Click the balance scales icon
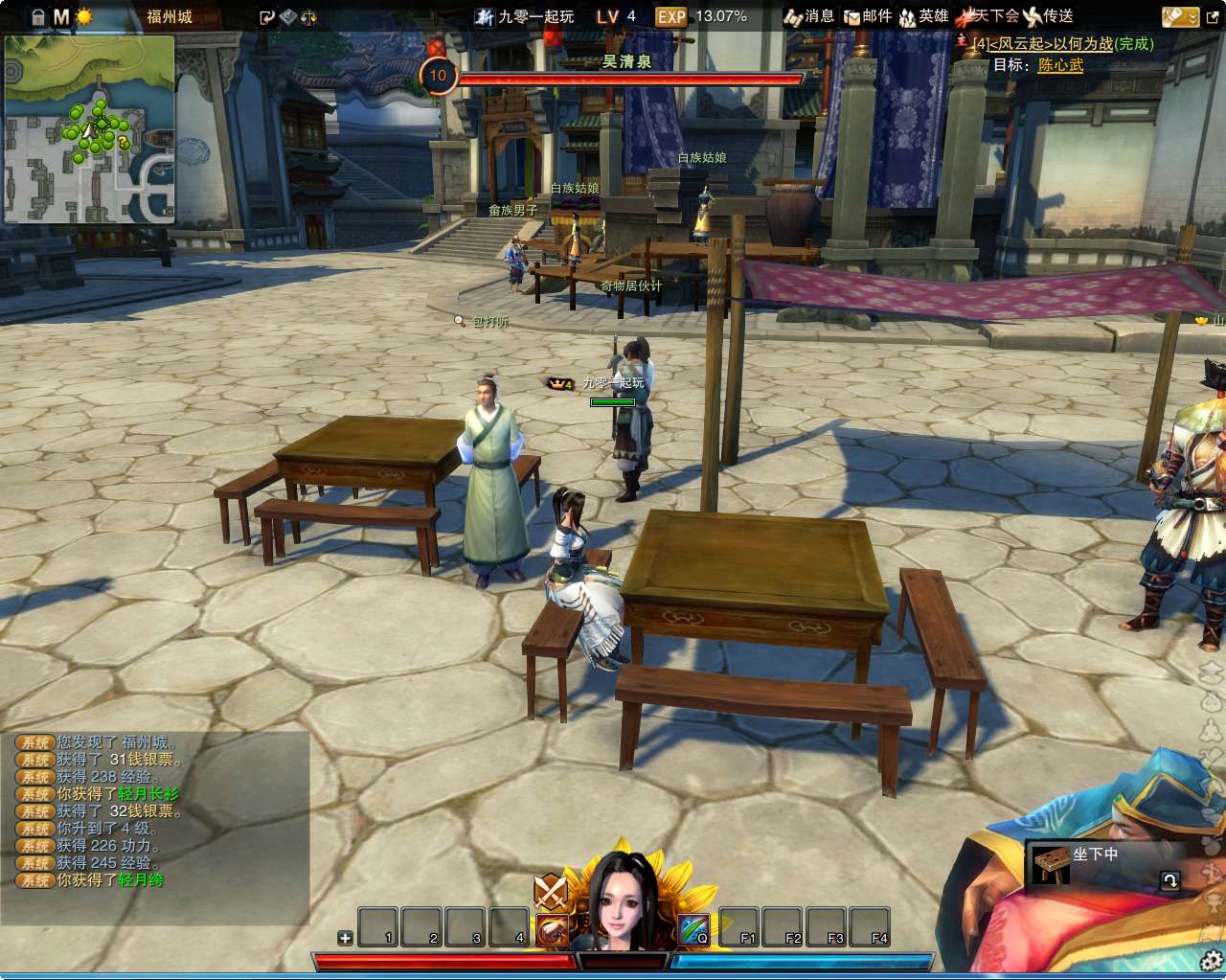 [x=308, y=16]
